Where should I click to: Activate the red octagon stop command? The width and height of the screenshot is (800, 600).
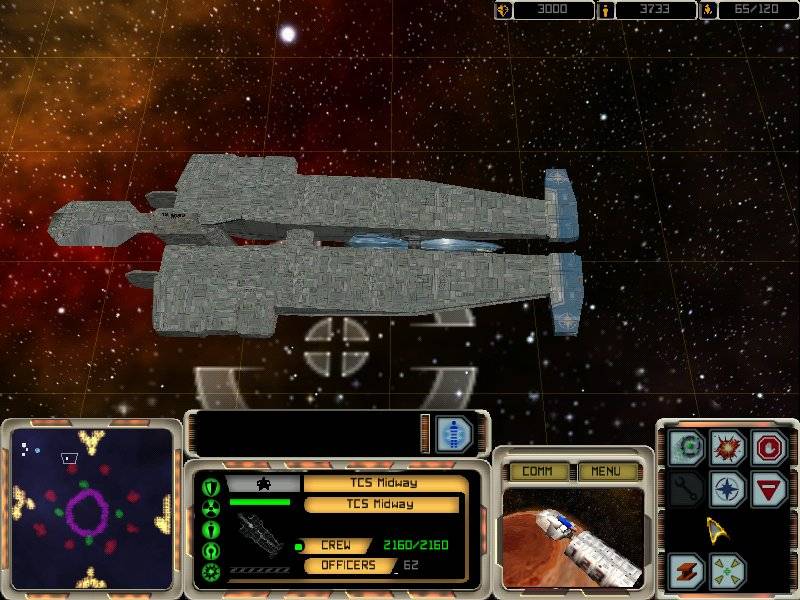[x=770, y=447]
